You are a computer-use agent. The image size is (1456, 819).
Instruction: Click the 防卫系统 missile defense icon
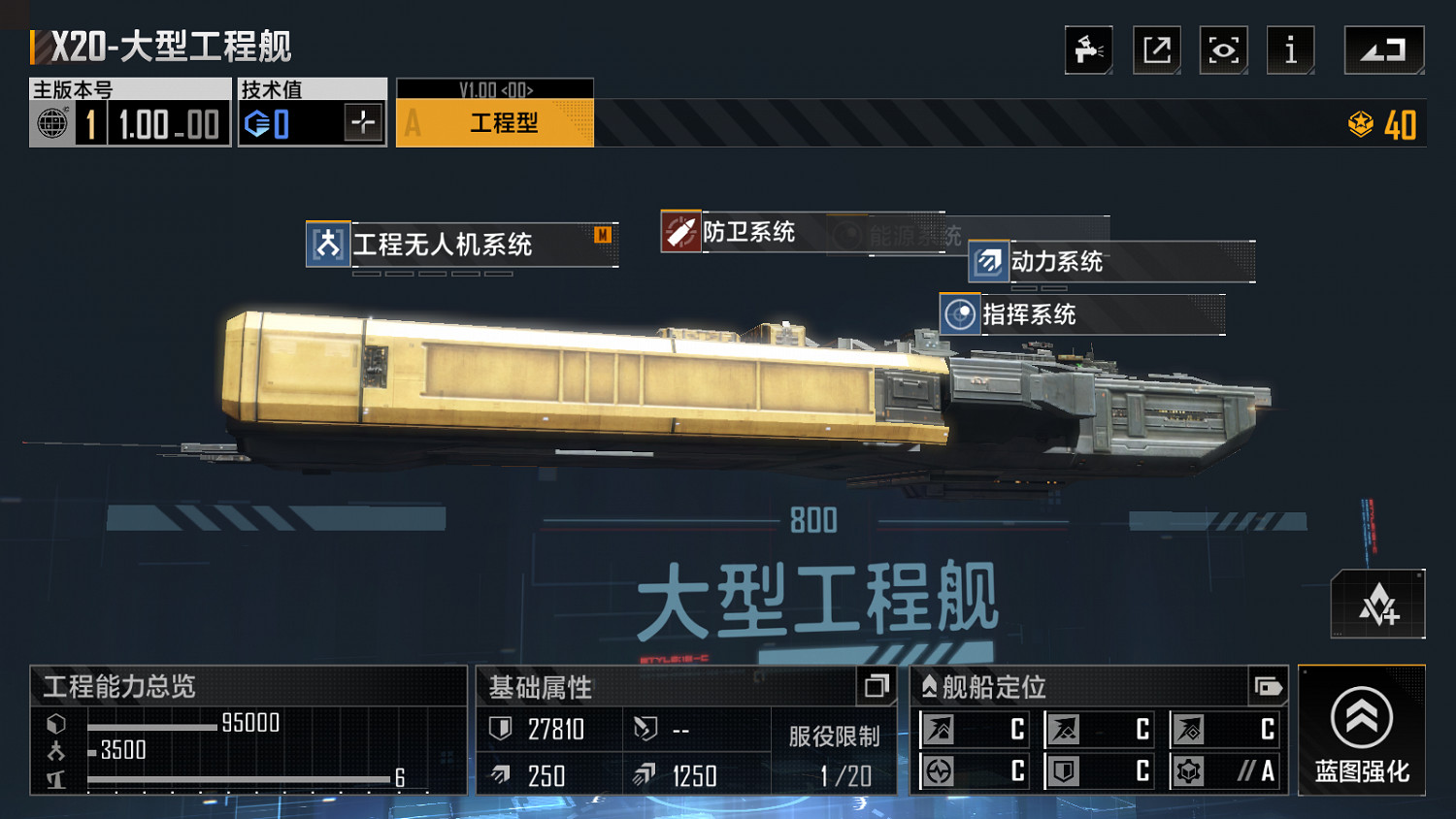680,232
